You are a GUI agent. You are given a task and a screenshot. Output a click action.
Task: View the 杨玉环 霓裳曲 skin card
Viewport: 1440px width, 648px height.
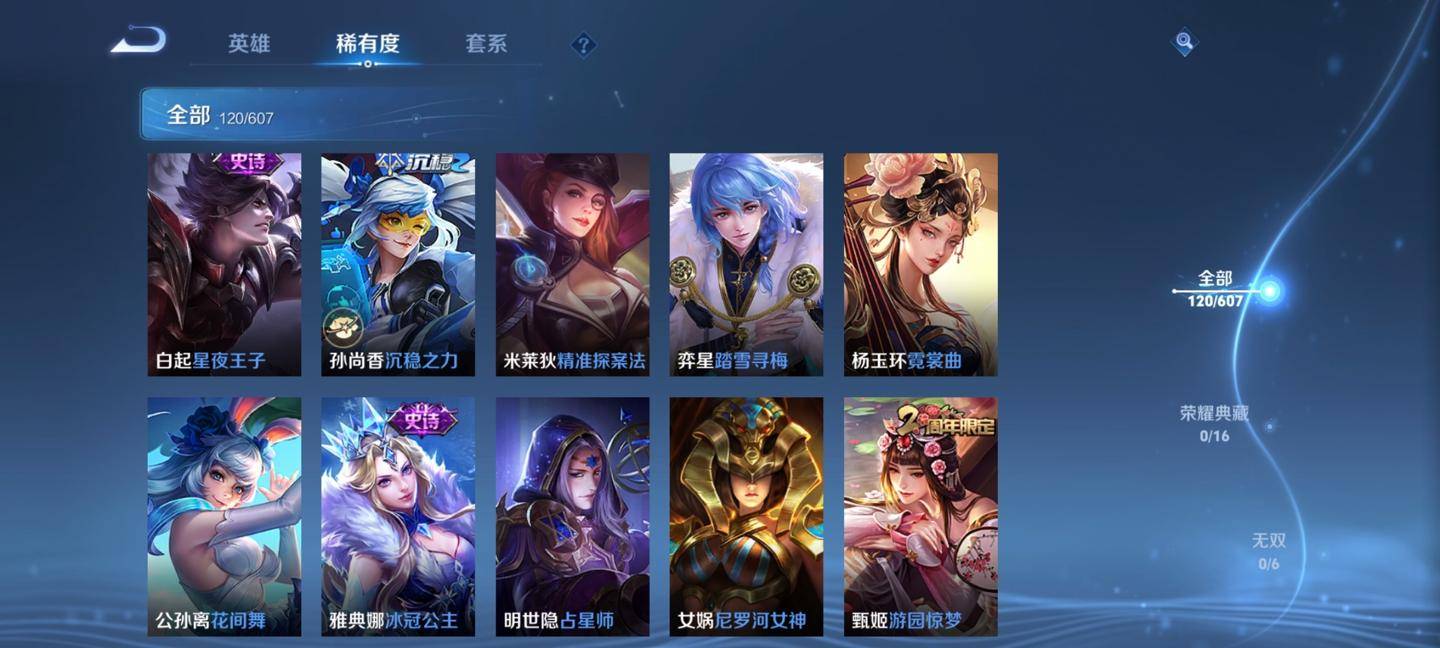tap(920, 264)
